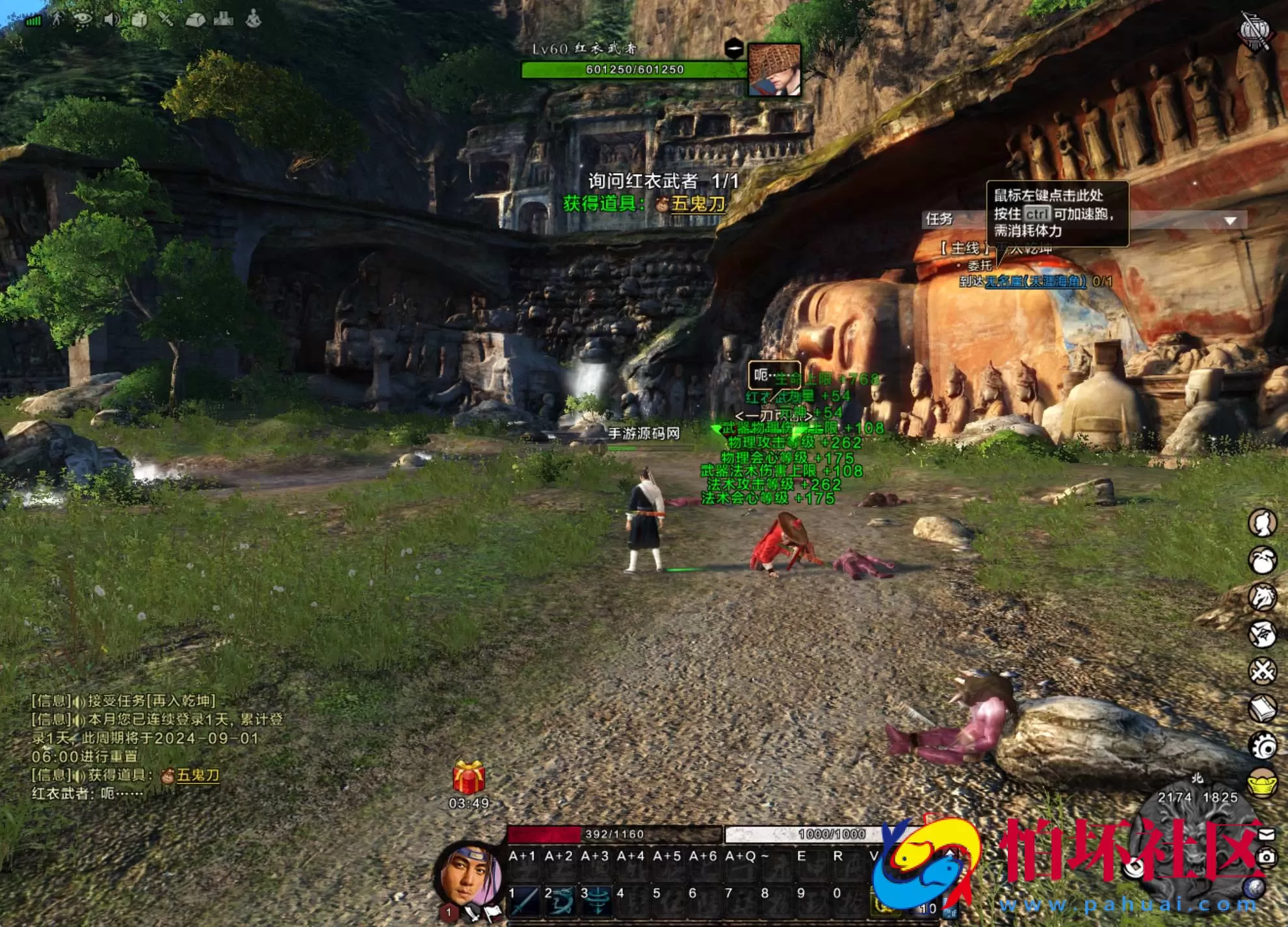Follow the 无名崖(天涯海角) quest destination link
This screenshot has width=1288, height=927.
[x=1035, y=281]
